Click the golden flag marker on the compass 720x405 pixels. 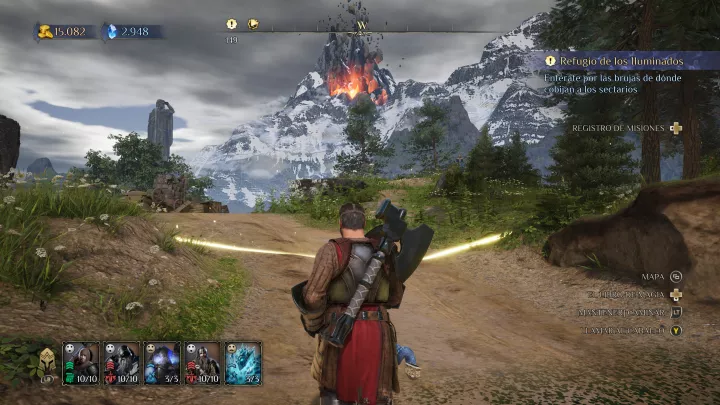(254, 24)
